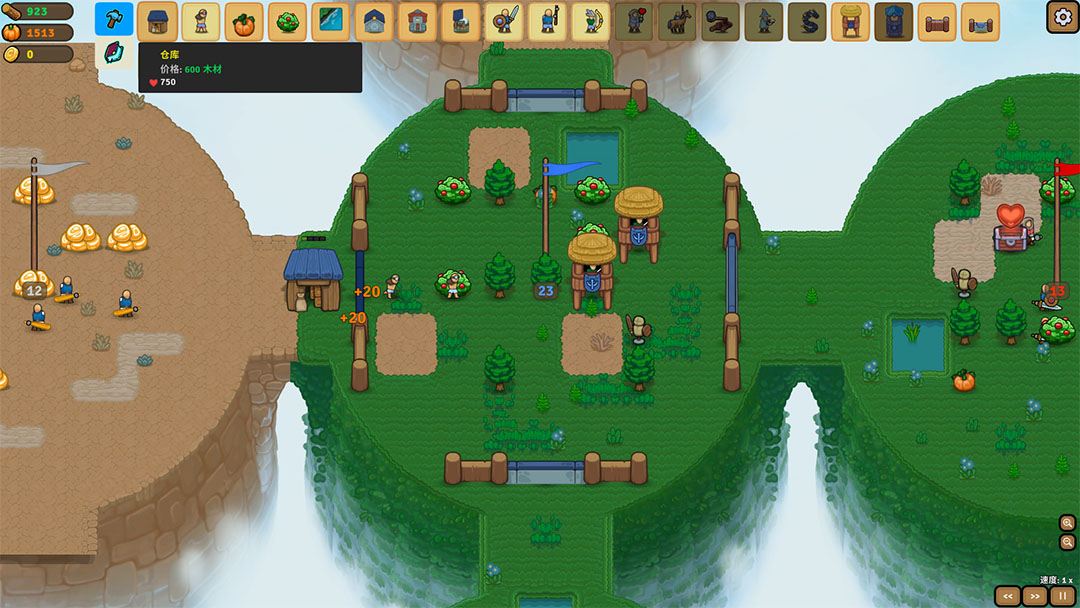Viewport: 1080px width, 608px height.
Task: Select the eraser demolish tool
Action: click(x=114, y=54)
